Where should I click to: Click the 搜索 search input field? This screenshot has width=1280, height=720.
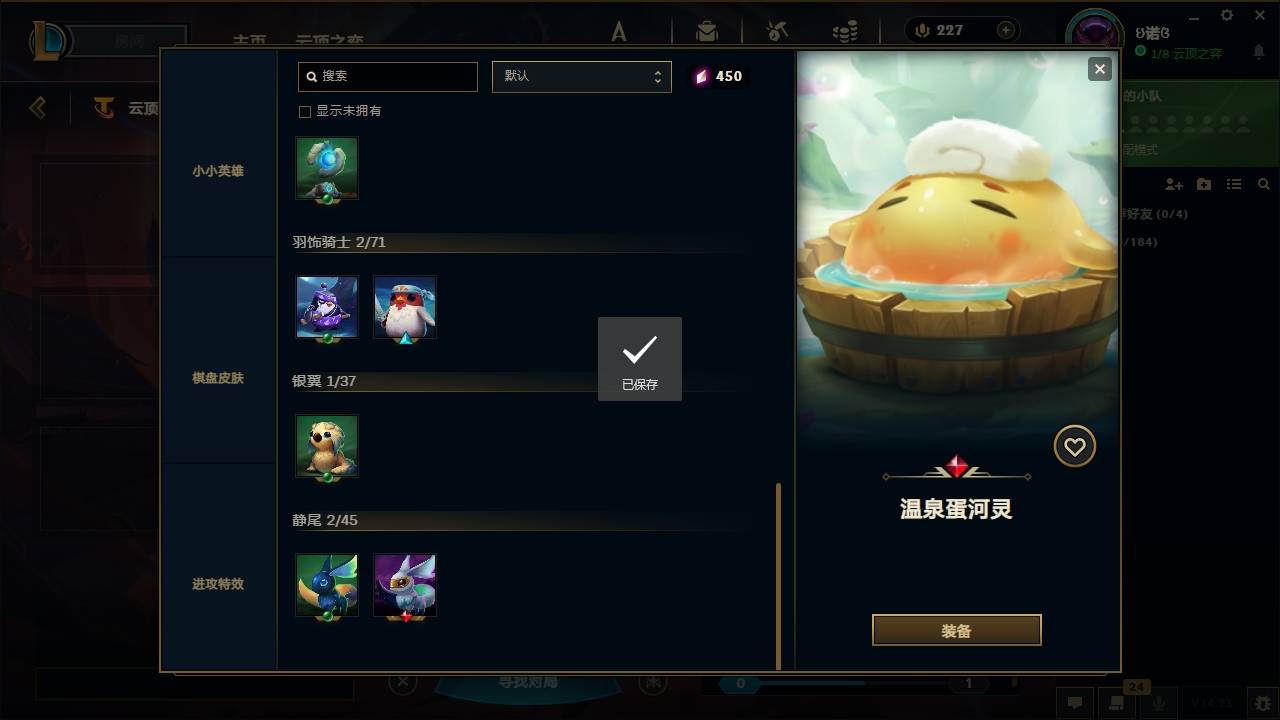click(x=387, y=77)
